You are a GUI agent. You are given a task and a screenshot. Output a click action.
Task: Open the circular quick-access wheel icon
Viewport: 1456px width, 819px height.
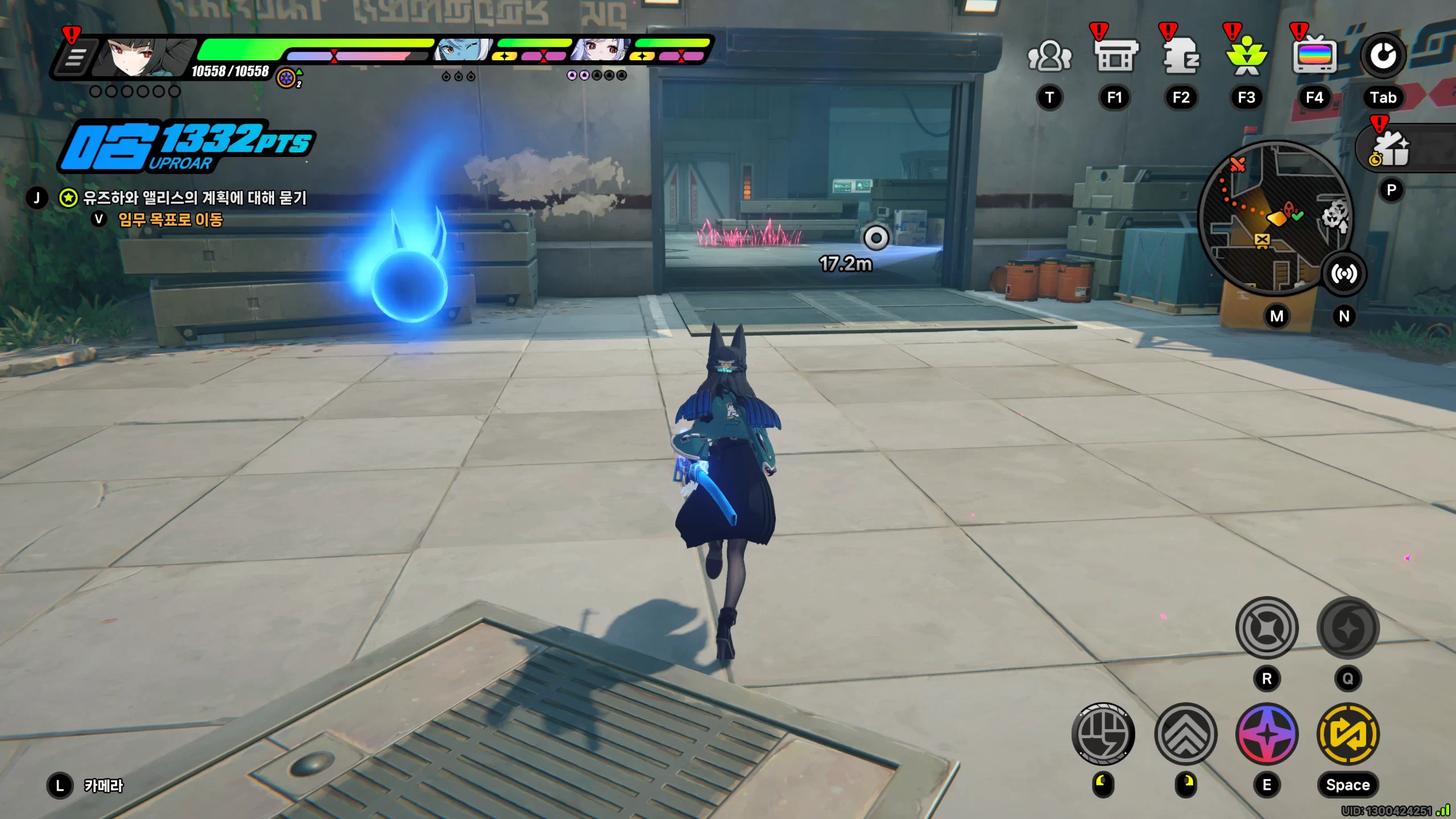click(1383, 56)
